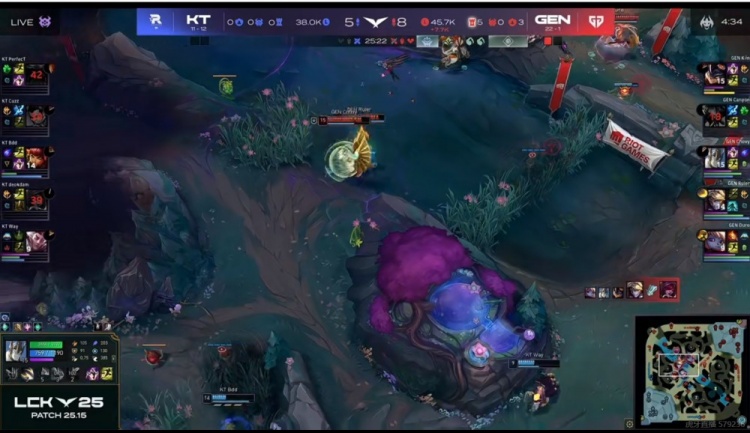Choose KT Bdd's player panel
This screenshot has height=433, width=750.
click(26, 159)
